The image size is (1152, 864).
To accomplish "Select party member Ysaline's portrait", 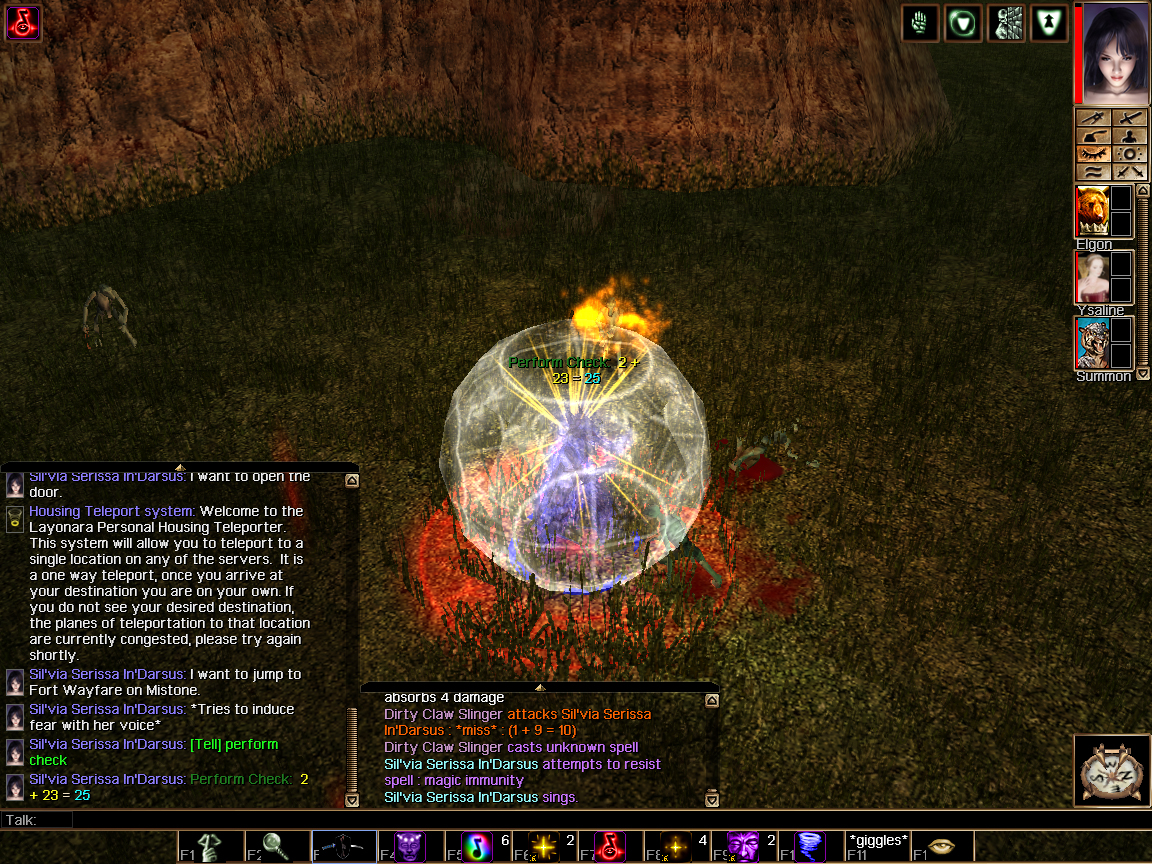I will pos(1092,277).
